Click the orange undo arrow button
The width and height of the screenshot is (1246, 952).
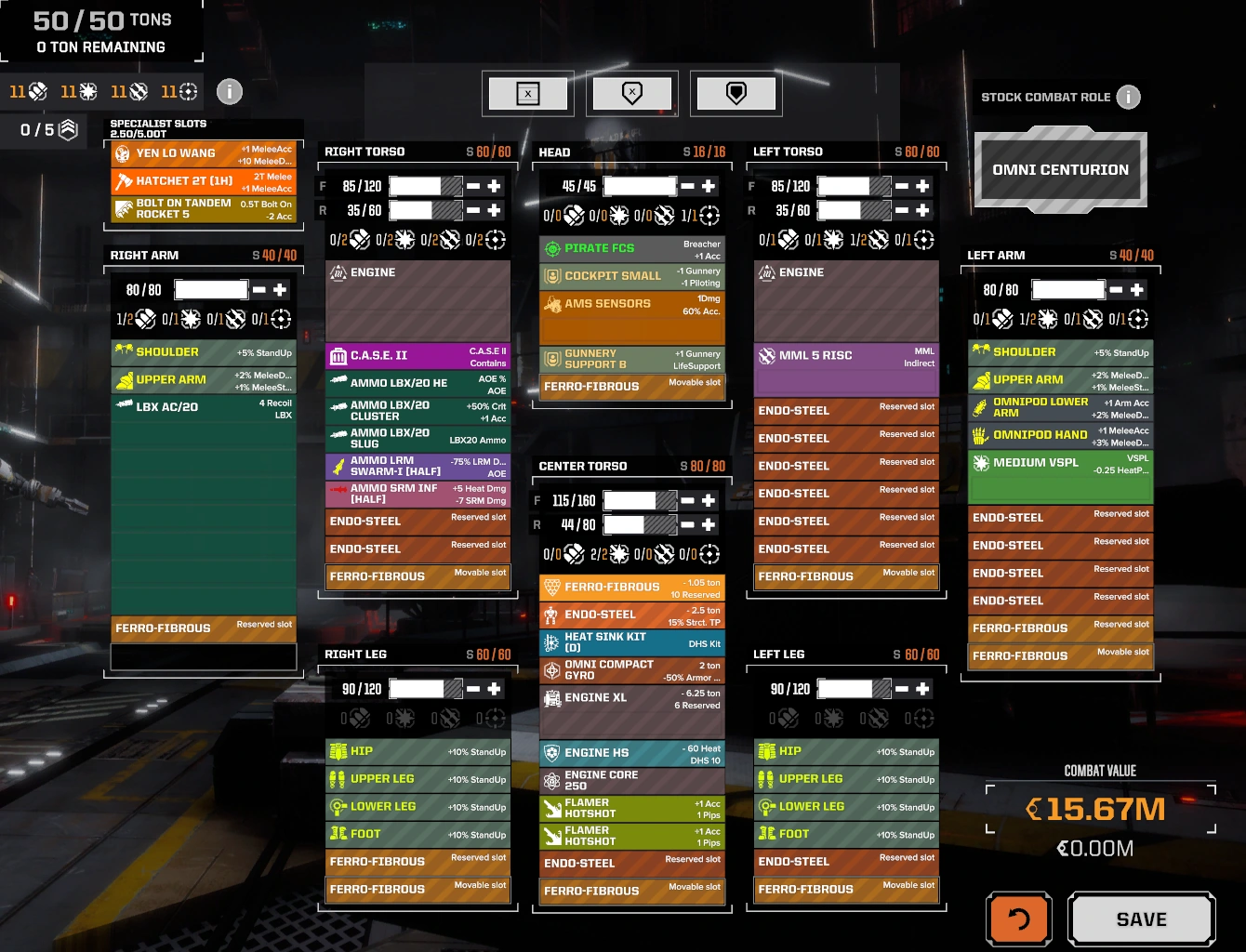pos(1018,919)
